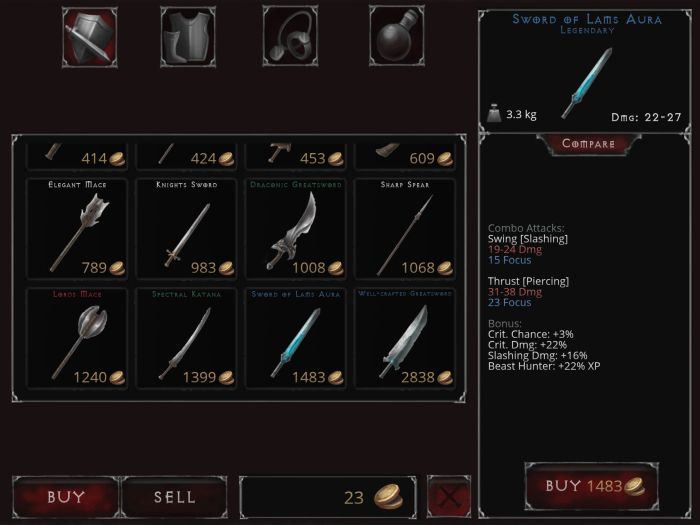Switch to the armor category tab
This screenshot has height=525, width=700.
click(188, 37)
